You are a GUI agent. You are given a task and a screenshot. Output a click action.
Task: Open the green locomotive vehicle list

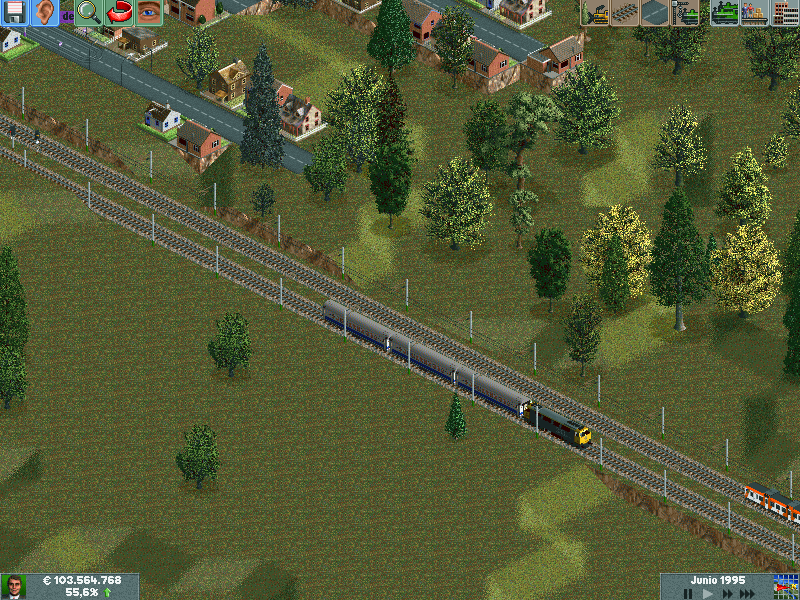pyautogui.click(x=724, y=13)
